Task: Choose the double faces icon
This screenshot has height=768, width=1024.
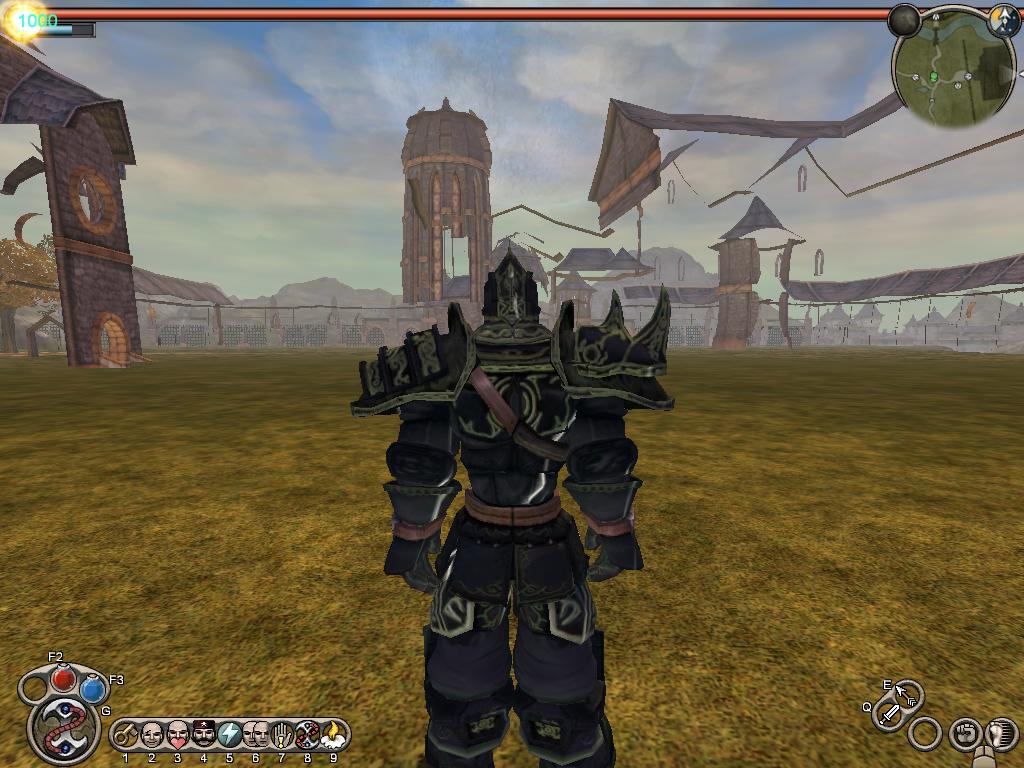Action: click(x=256, y=735)
